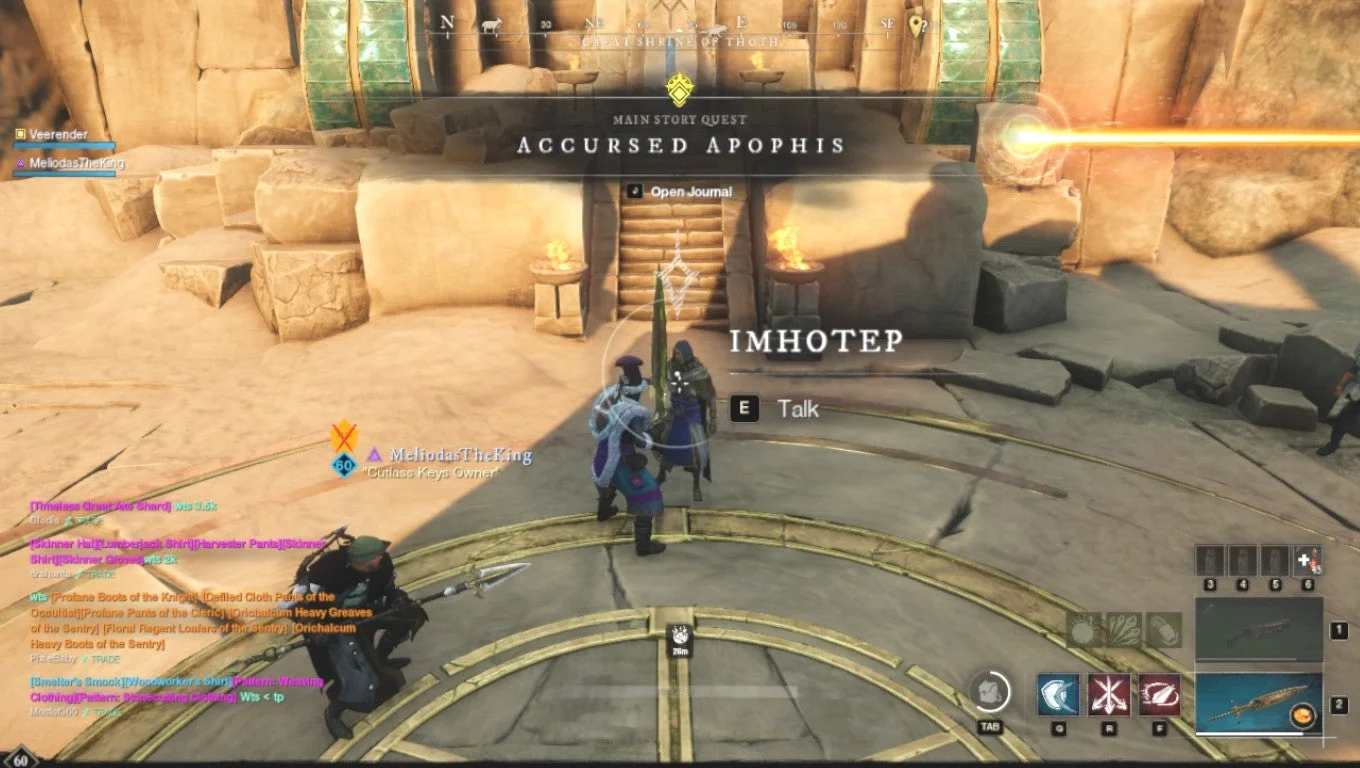
Task: Click PixieBaby's TRADE channel tag in chat
Action: click(x=105, y=660)
